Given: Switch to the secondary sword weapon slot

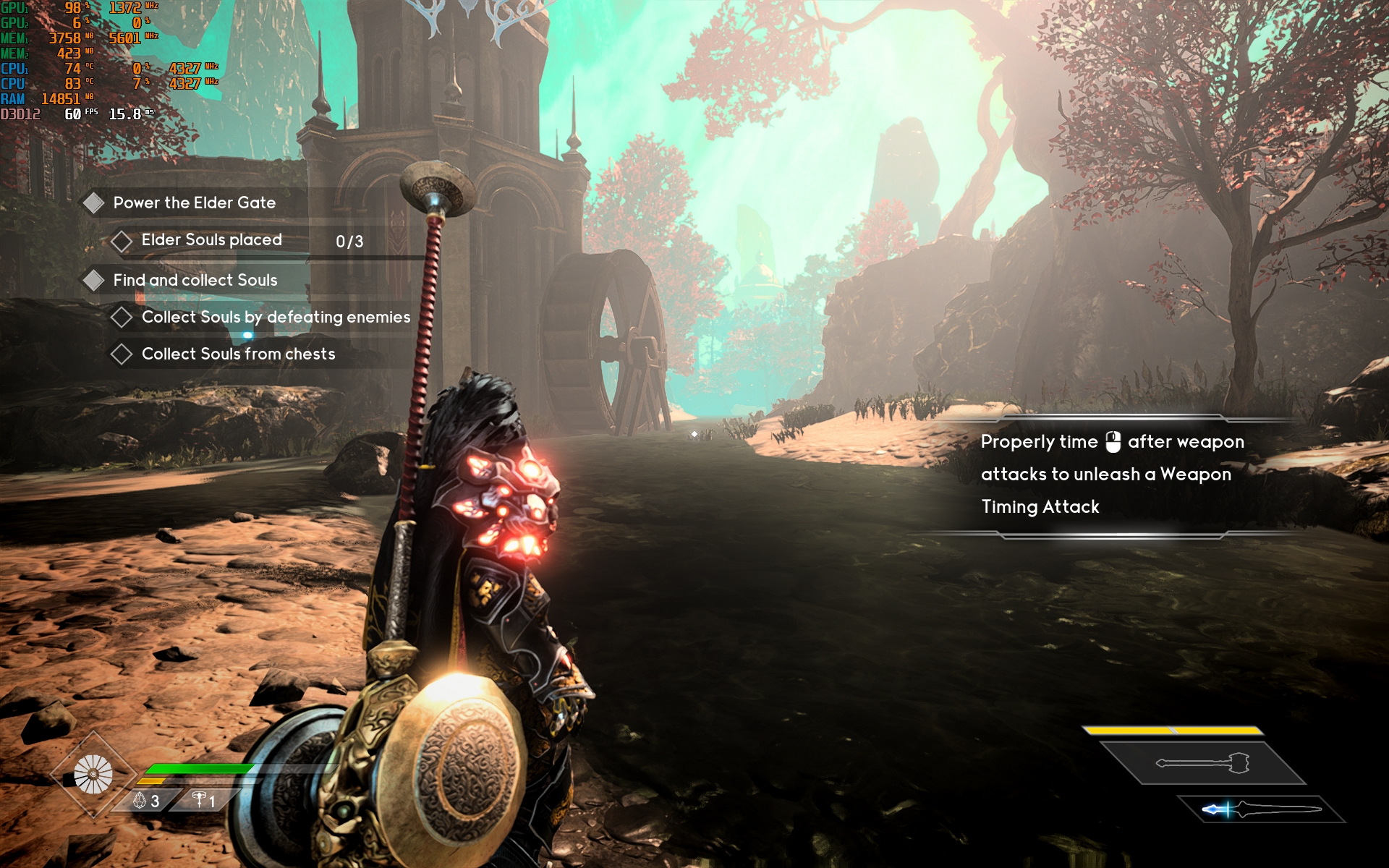Looking at the screenshot, I should click(x=1261, y=809).
